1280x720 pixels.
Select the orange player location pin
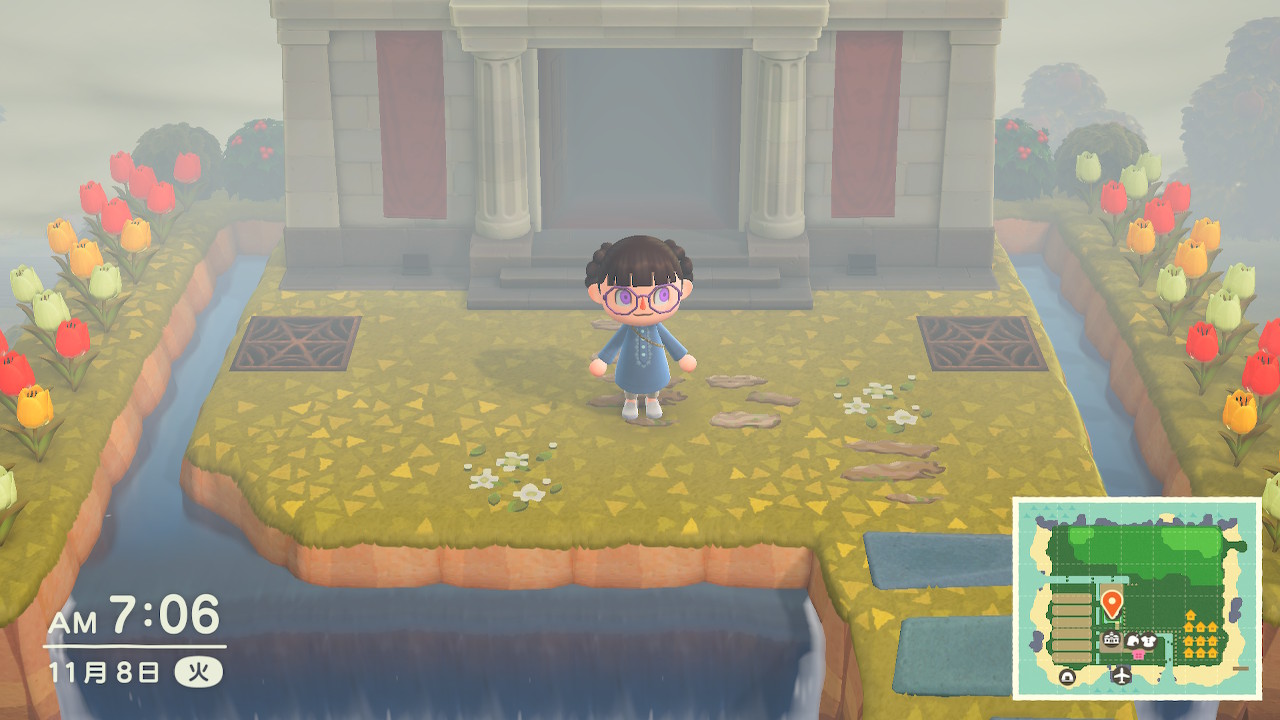point(1111,602)
